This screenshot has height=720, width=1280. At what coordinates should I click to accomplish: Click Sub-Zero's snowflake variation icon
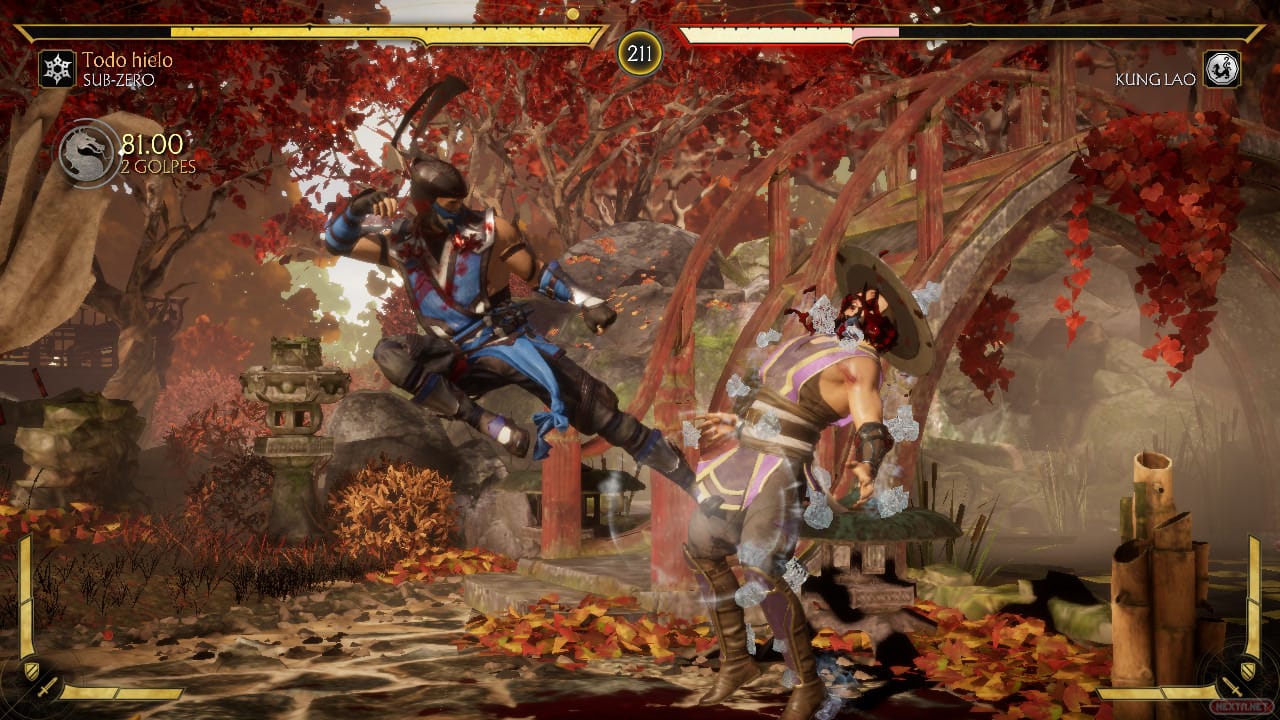[57, 69]
